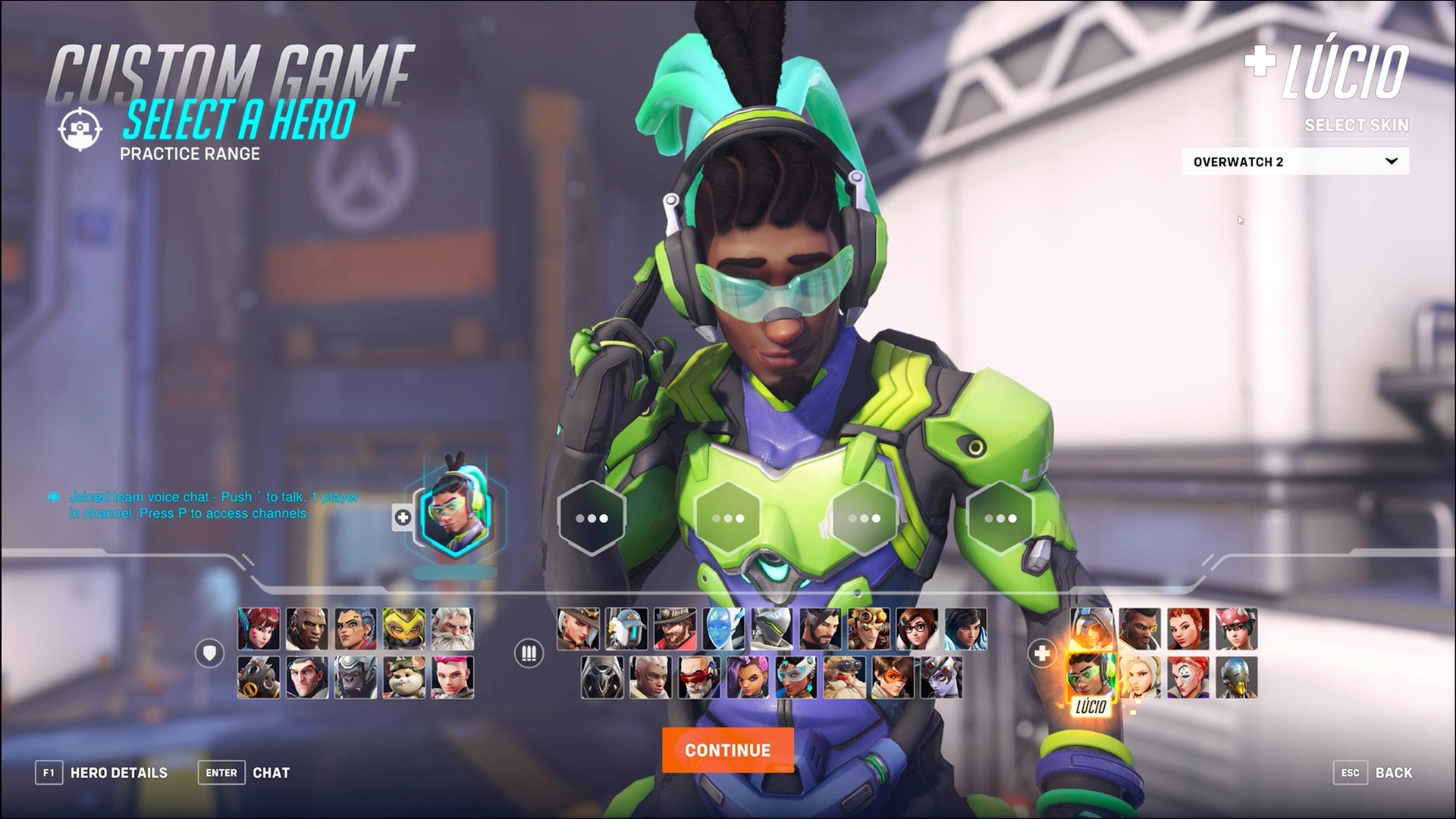Open Hero Details via the F1 label
Viewport: 1456px width, 819px height.
(x=50, y=773)
